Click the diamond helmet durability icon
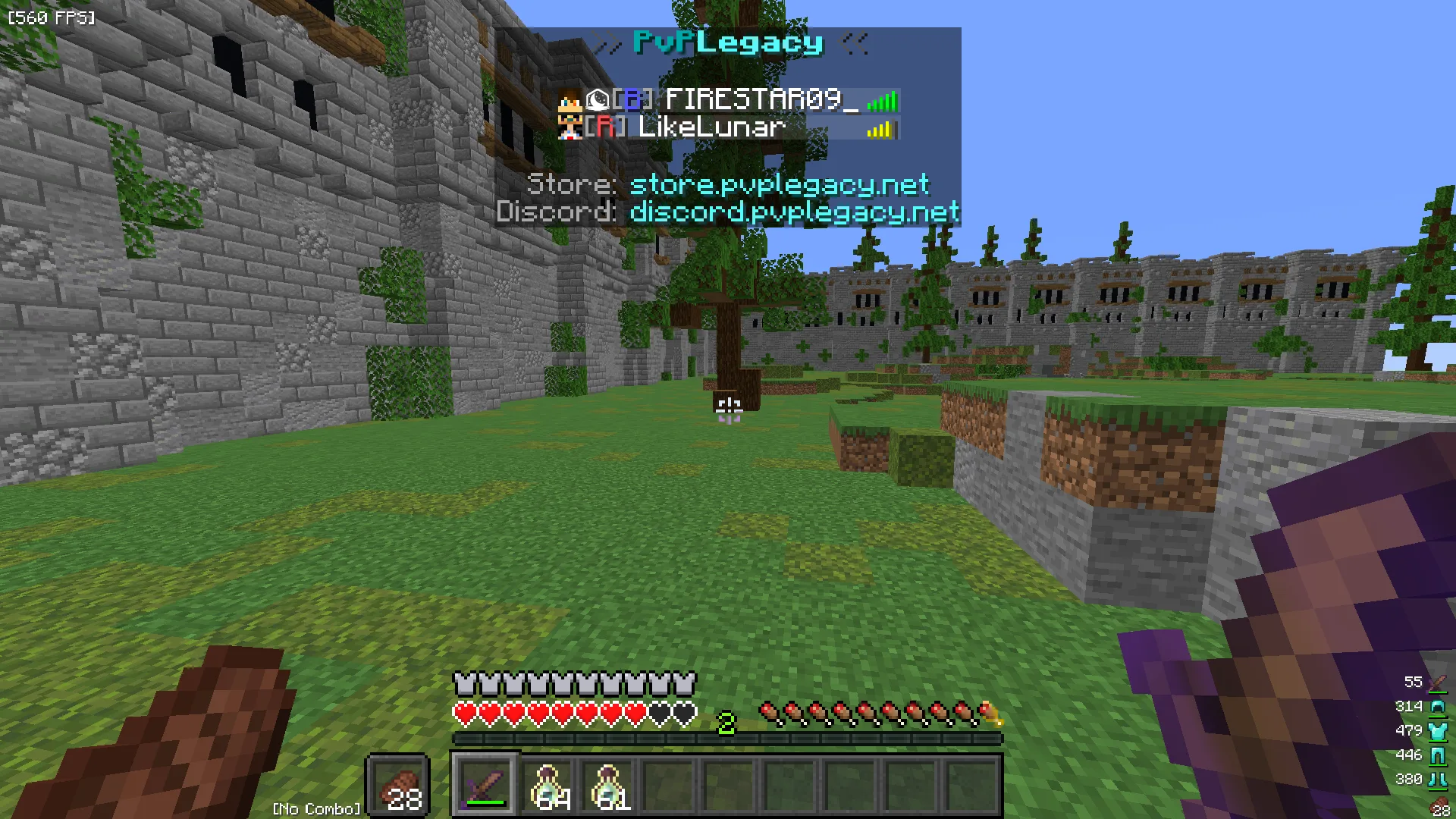The image size is (1456, 819). tap(1437, 707)
